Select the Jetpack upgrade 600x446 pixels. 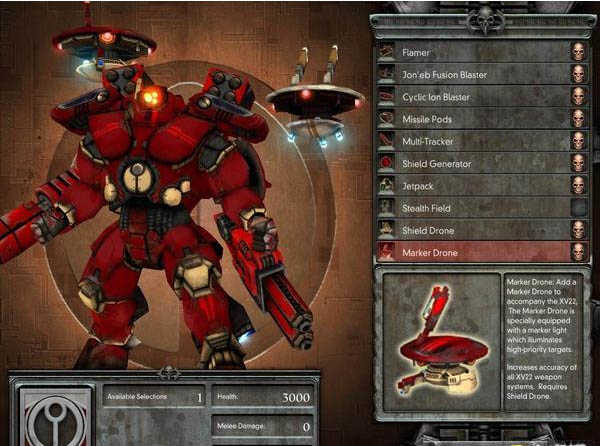pyautogui.click(x=470, y=185)
